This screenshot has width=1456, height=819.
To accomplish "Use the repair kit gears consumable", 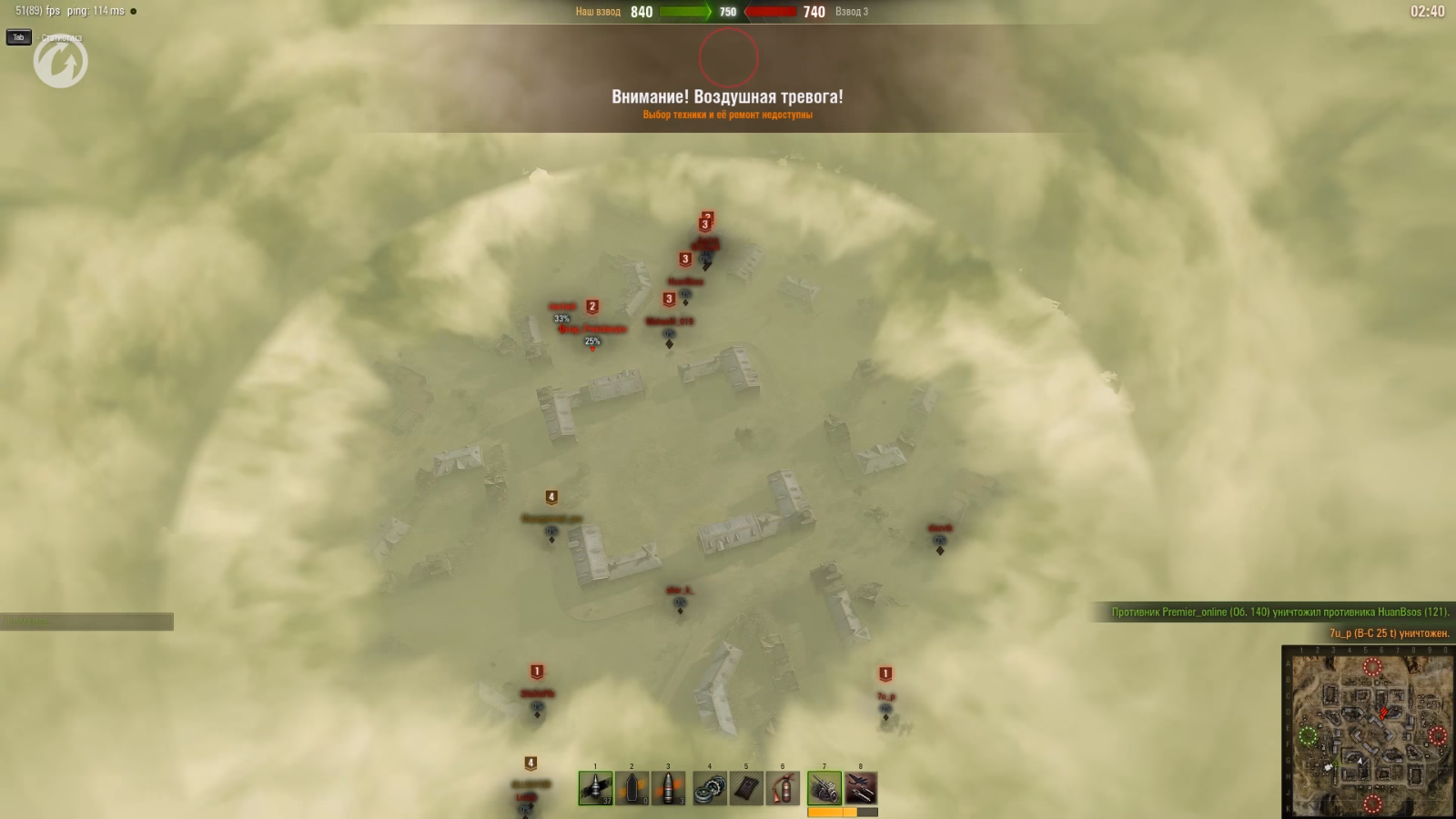I will [x=710, y=788].
